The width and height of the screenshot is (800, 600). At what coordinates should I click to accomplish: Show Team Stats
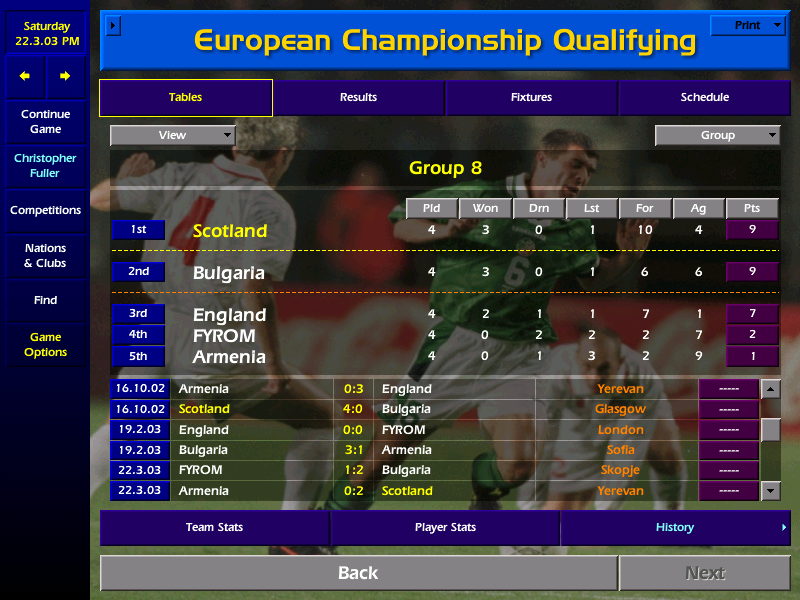coord(214,527)
